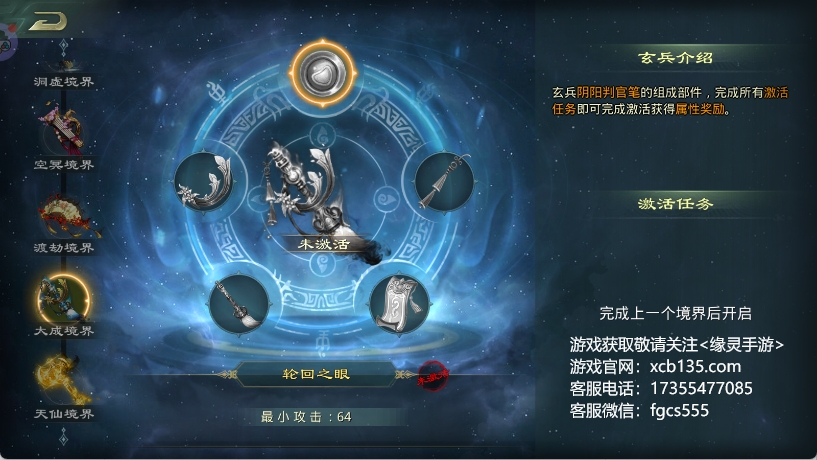Click the back arrow button
817x460 pixels.
[x=47, y=22]
